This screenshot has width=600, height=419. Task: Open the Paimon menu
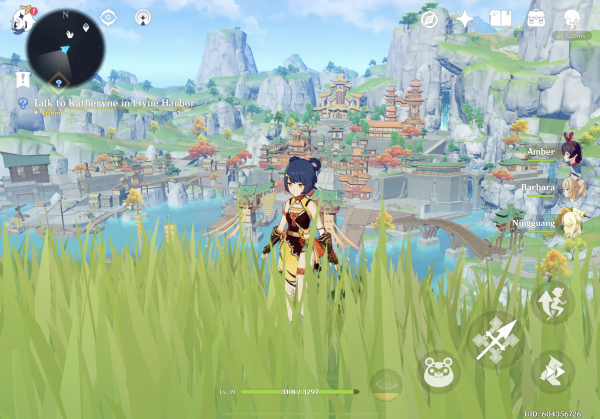tap(22, 19)
